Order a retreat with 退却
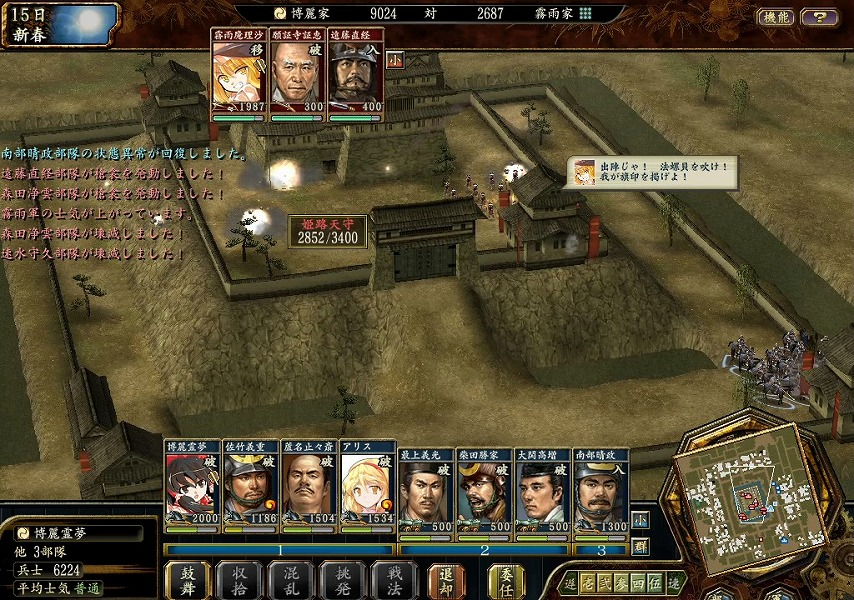Image resolution: width=854 pixels, height=600 pixels. pyautogui.click(x=446, y=580)
